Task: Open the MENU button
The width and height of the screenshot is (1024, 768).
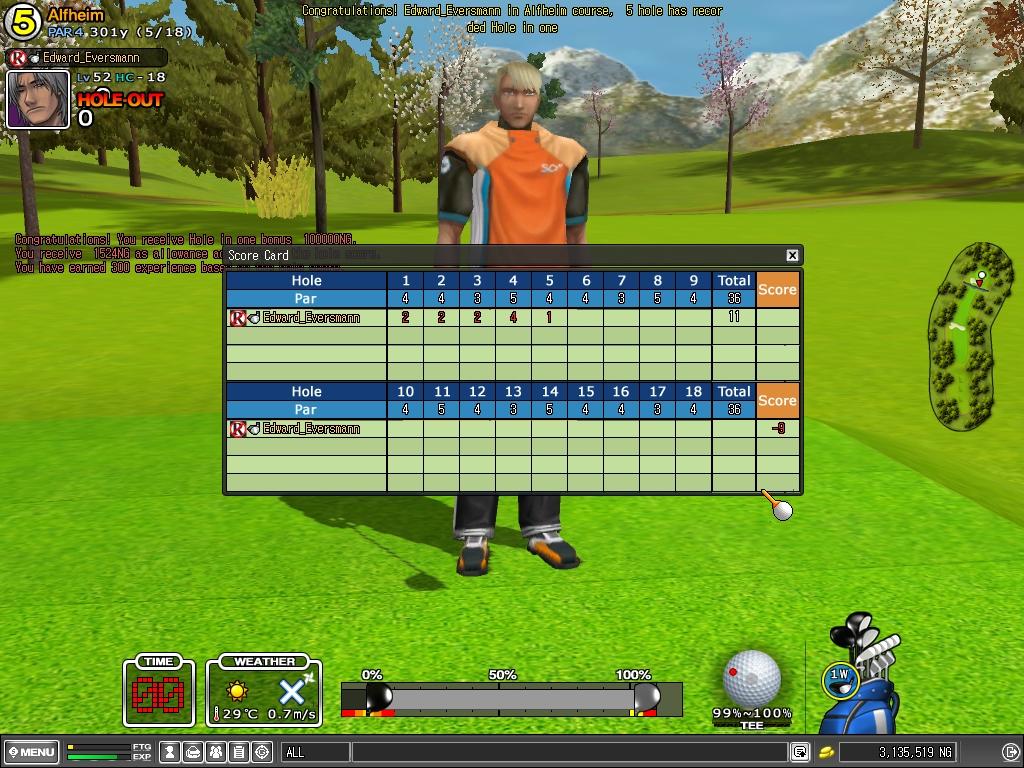Action: click(x=31, y=752)
